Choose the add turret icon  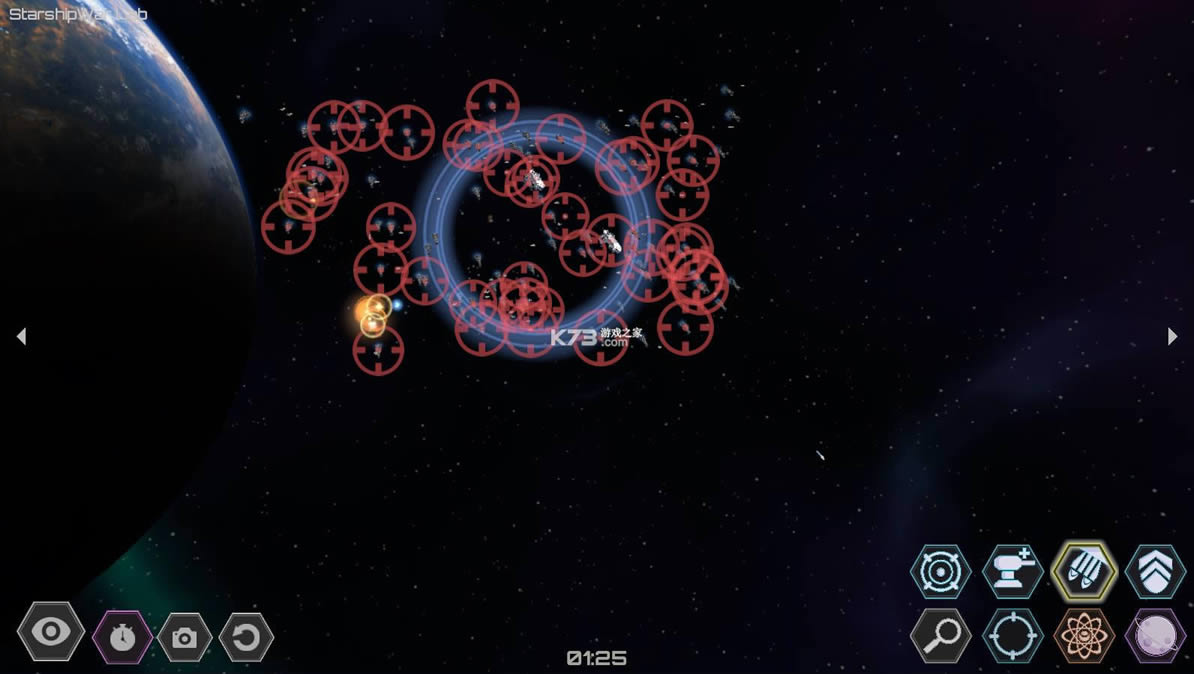1013,572
